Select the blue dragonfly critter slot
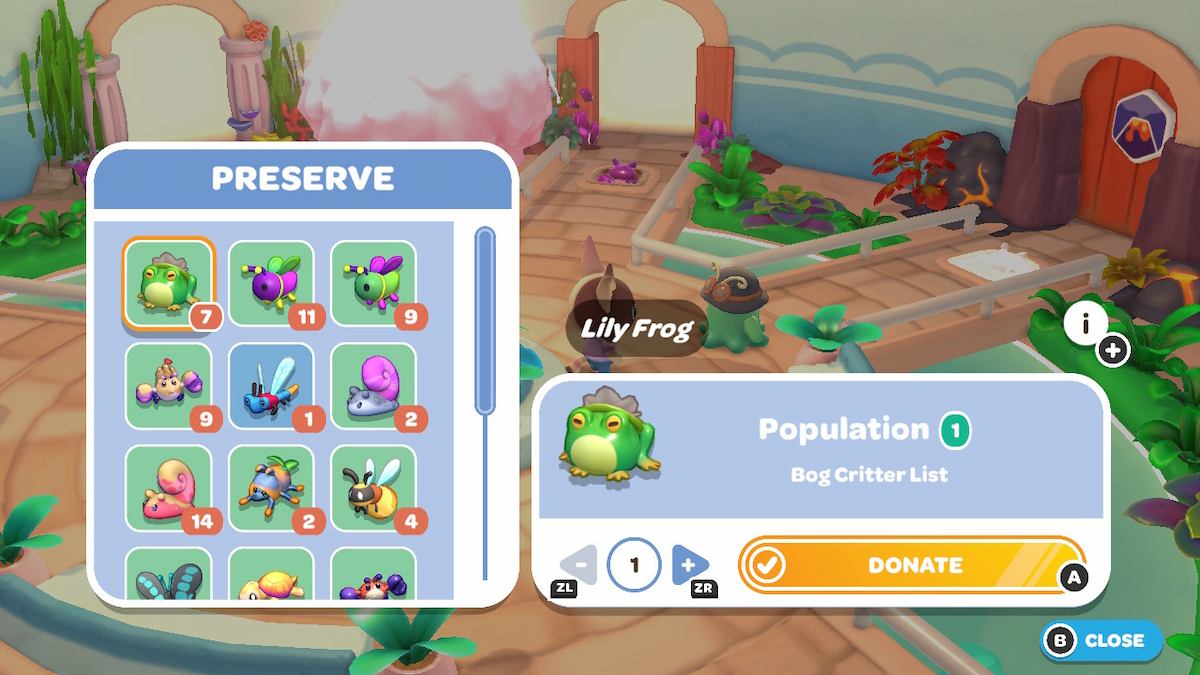This screenshot has height=675, width=1200. 271,385
